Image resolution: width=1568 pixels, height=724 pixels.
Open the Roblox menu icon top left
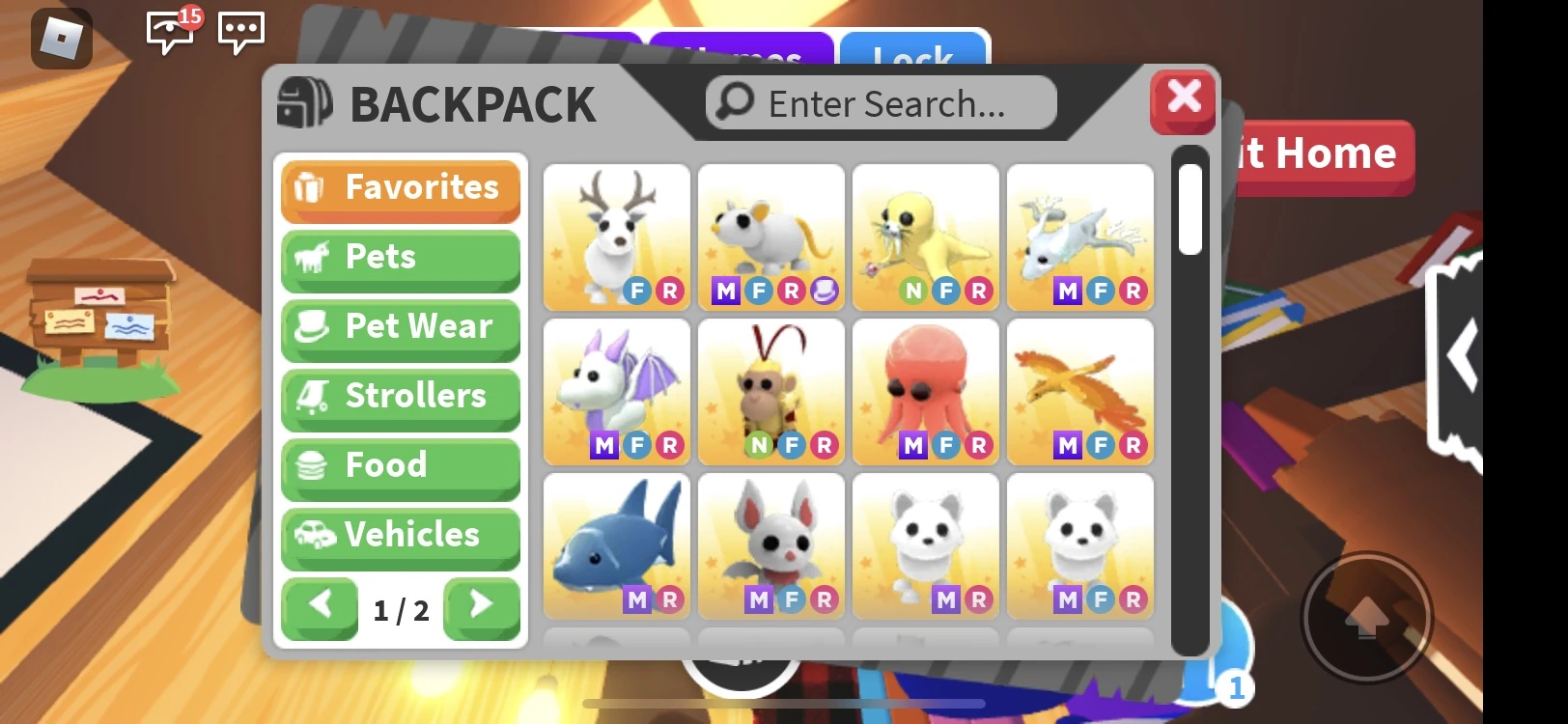[60, 38]
